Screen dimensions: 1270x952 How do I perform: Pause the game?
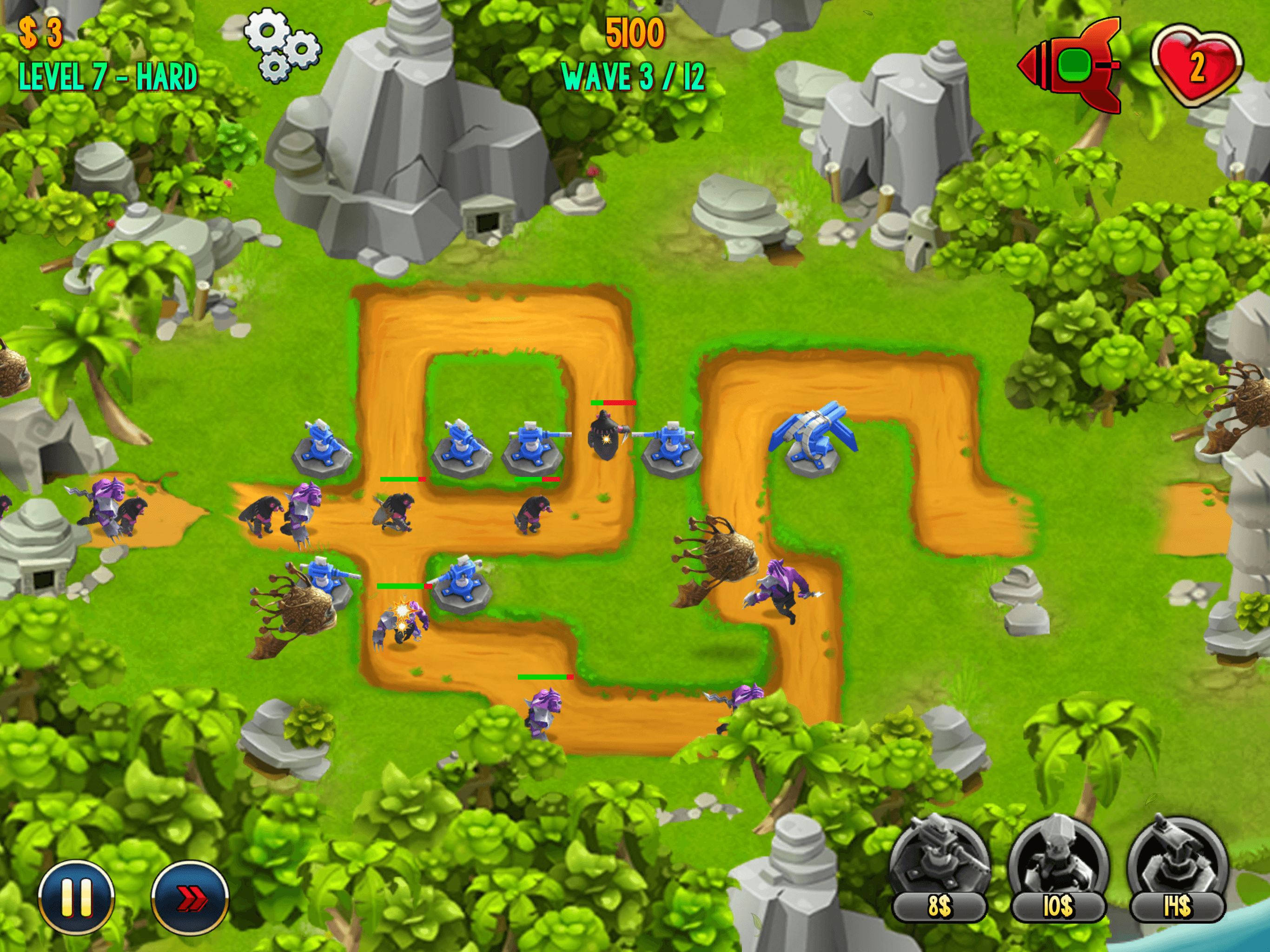pos(76,897)
